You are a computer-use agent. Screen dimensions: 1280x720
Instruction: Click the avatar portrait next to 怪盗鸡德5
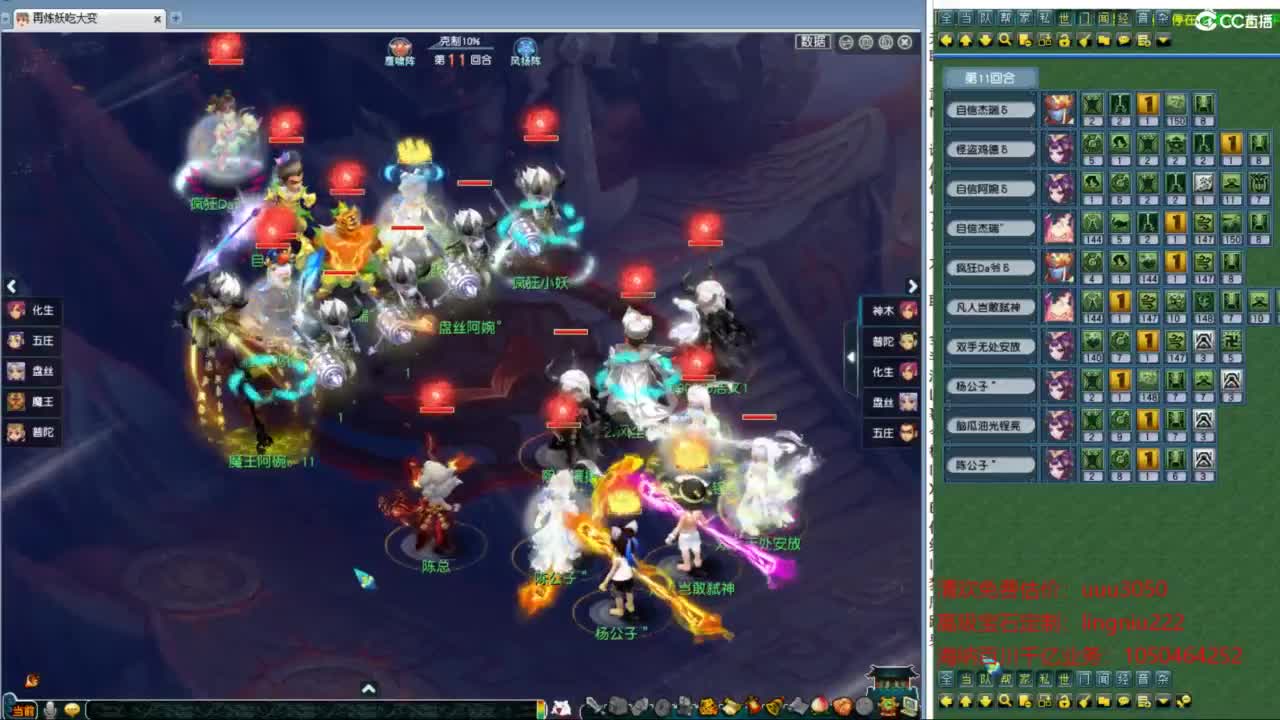1059,148
